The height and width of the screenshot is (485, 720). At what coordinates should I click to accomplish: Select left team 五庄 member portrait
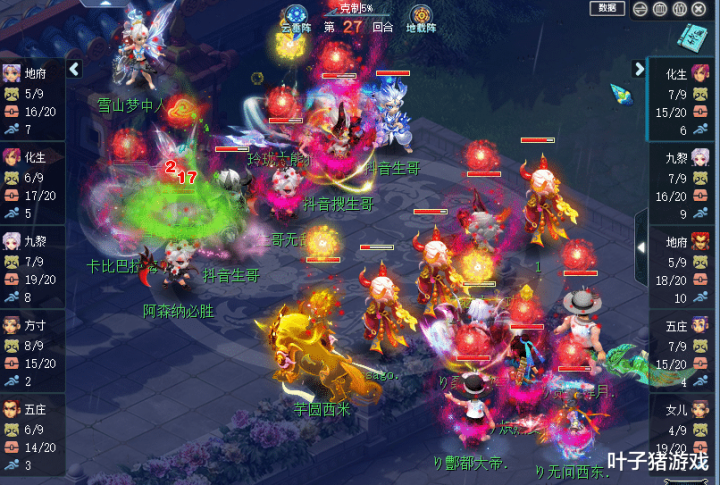click(12, 409)
